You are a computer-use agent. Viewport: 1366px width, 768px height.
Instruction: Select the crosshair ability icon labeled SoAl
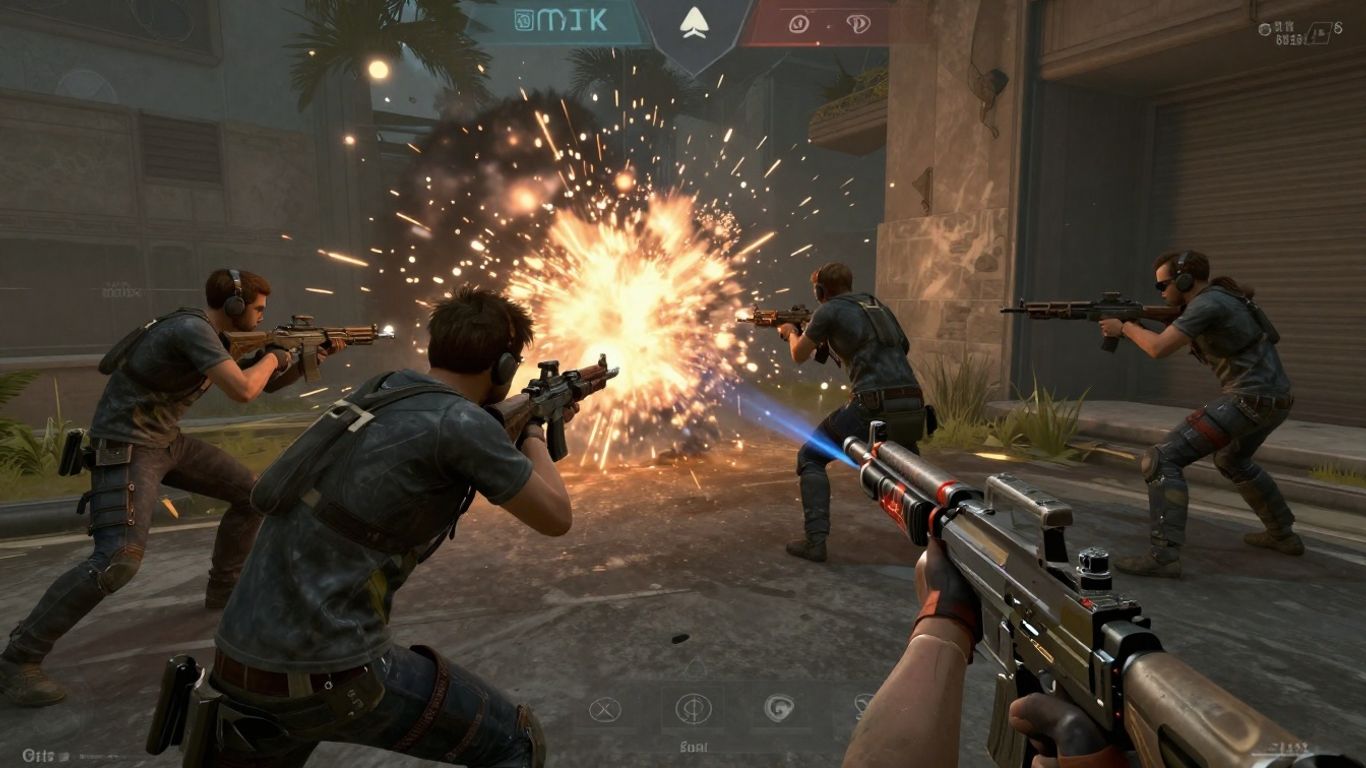tap(694, 708)
